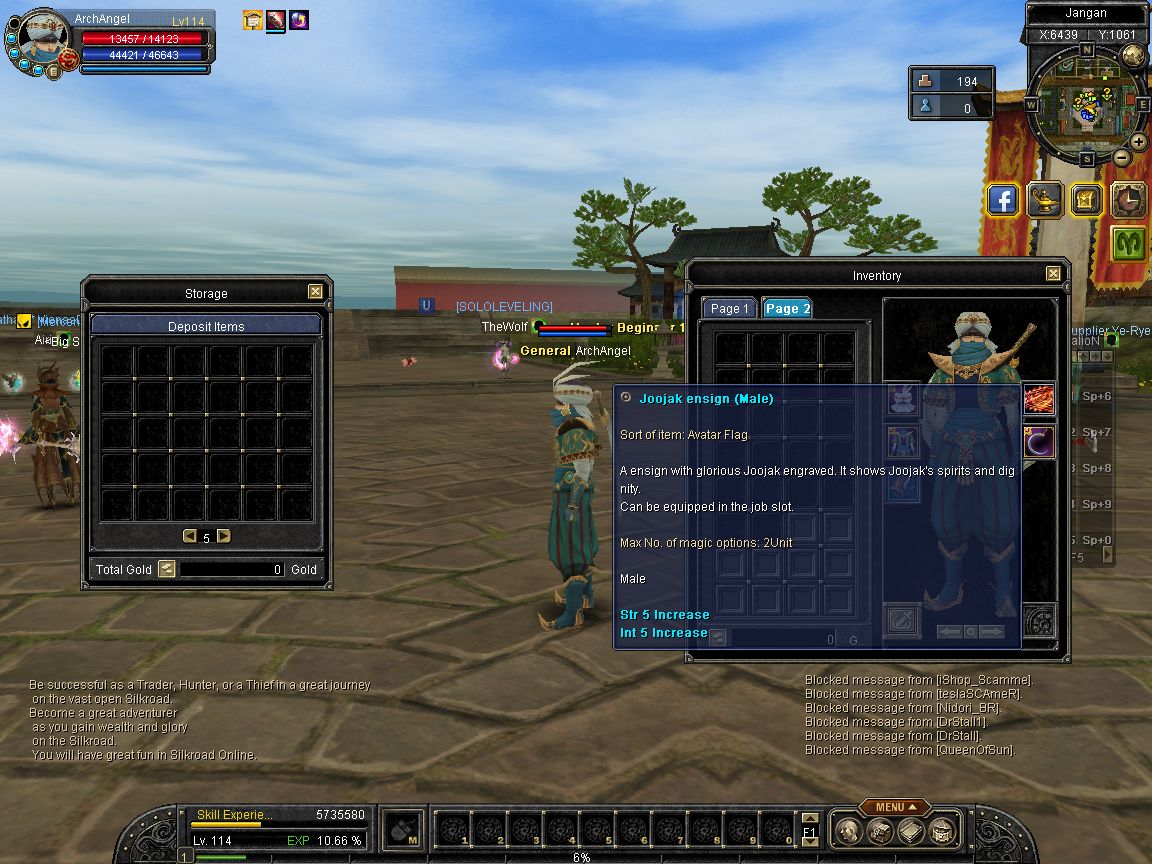Screen dimensions: 1152x864
Task: Click the green ram horns icon
Action: [x=1129, y=243]
